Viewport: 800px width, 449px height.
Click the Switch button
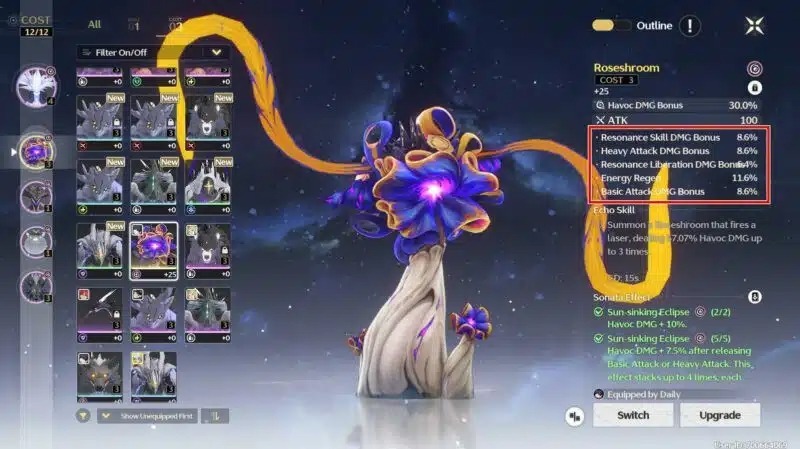coord(633,415)
